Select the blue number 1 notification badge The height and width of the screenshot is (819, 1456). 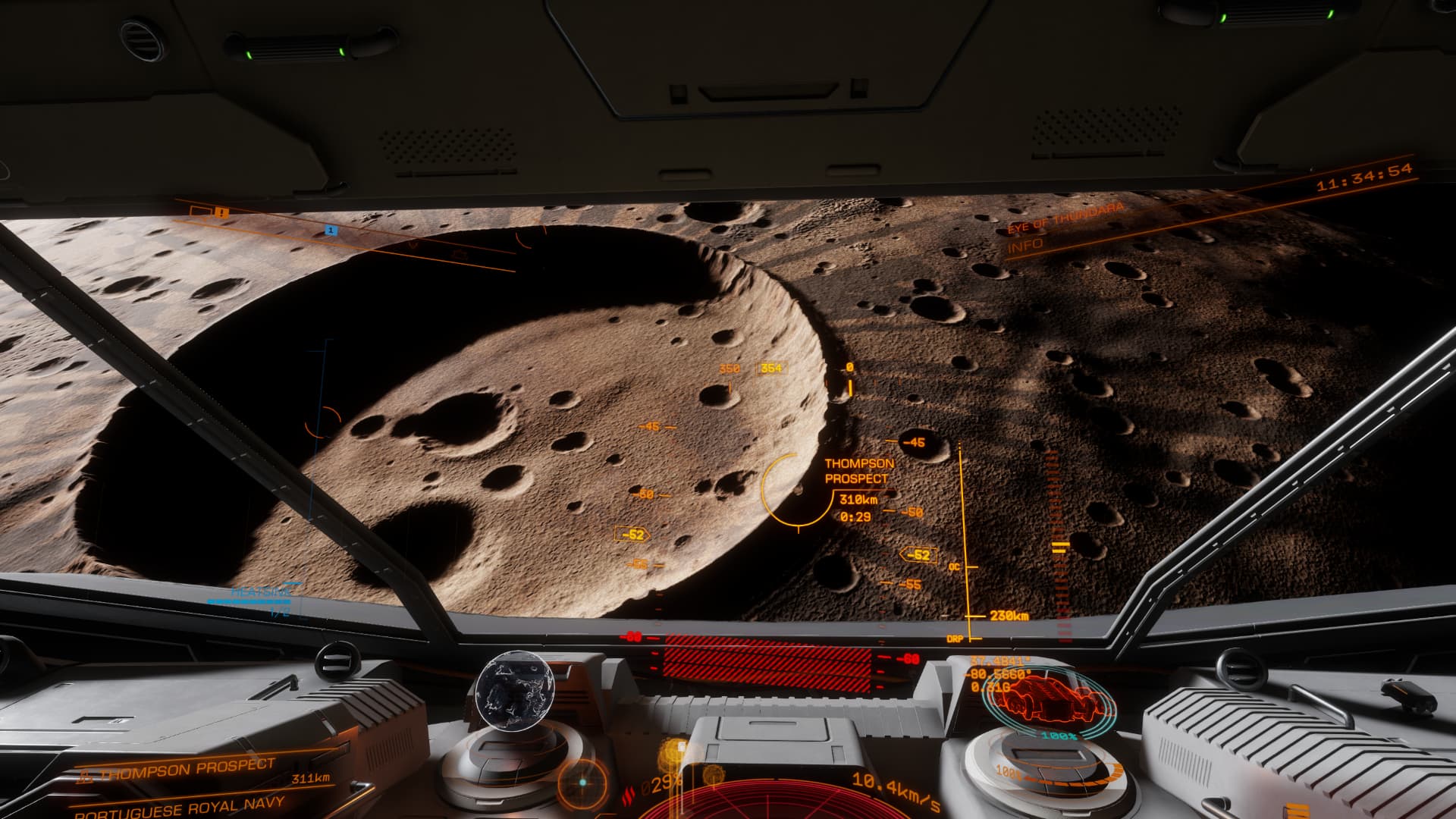point(331,230)
